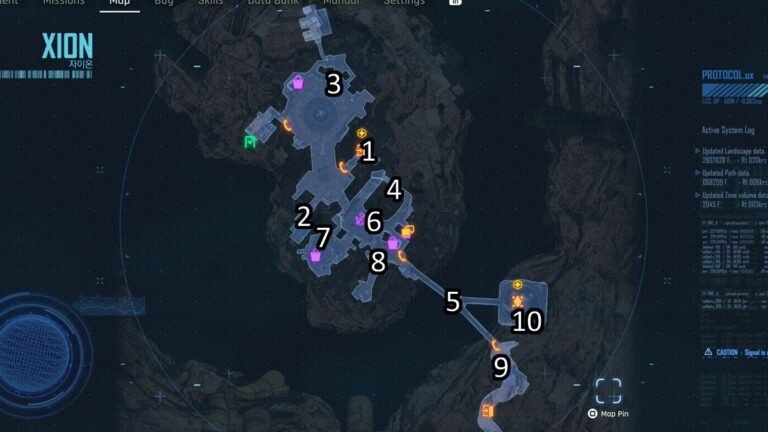Select the green camp marker on the map

(x=250, y=142)
